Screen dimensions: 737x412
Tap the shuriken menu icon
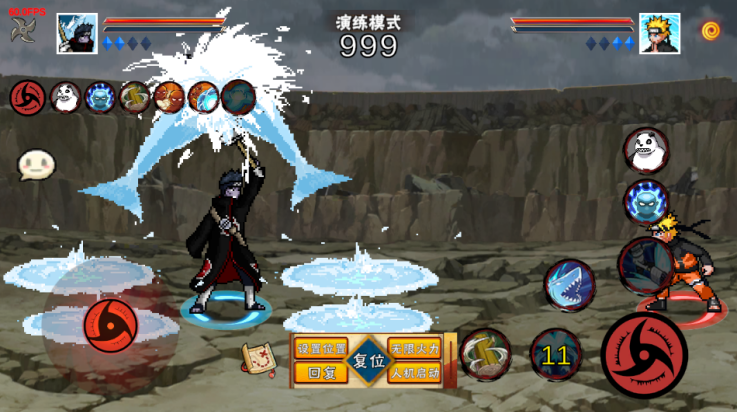point(23,30)
